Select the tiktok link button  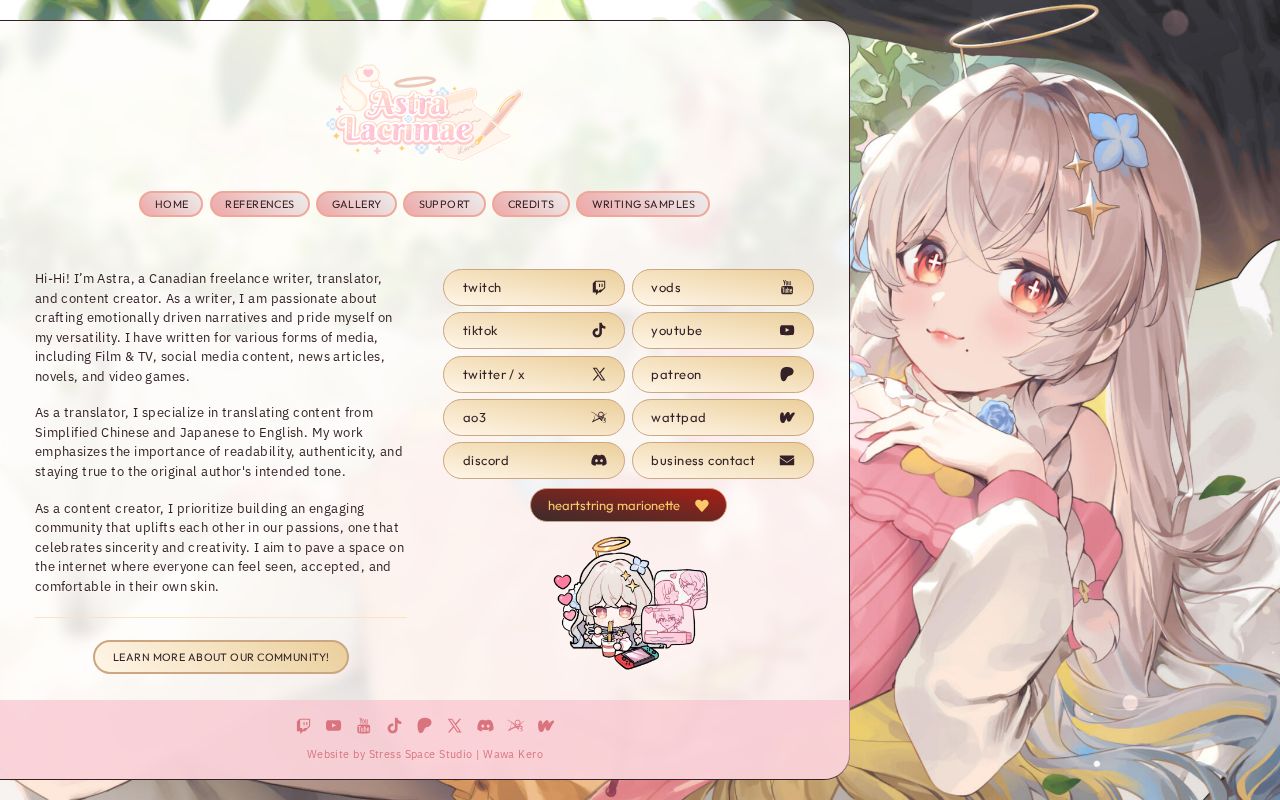(x=533, y=331)
